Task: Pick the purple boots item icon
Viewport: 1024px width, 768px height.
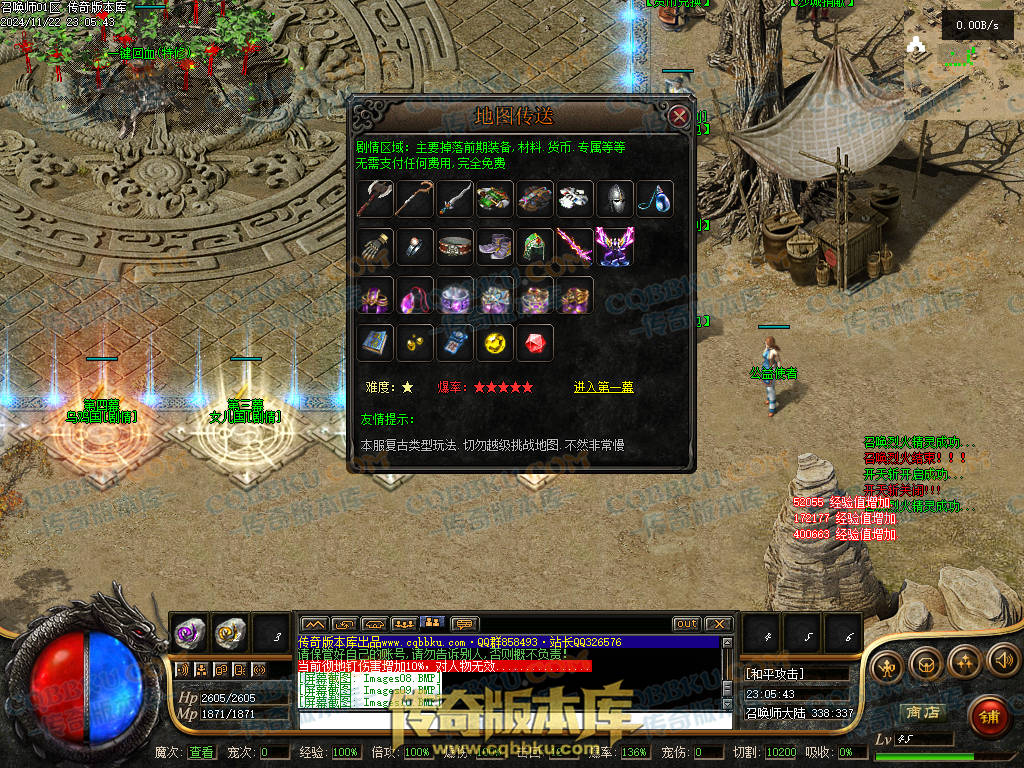Action: pyautogui.click(x=495, y=246)
